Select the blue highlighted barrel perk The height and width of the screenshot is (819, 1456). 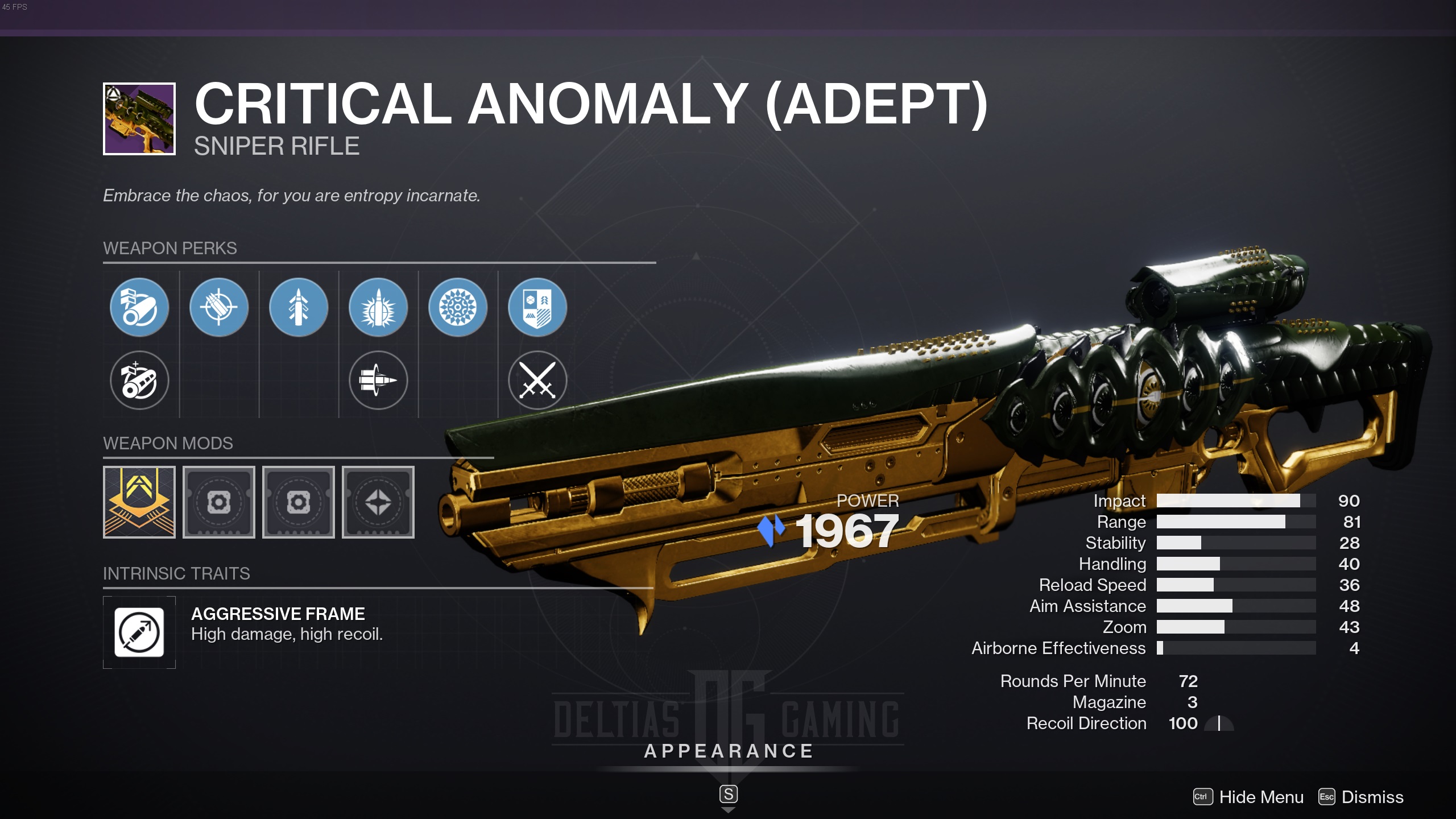tap(139, 307)
